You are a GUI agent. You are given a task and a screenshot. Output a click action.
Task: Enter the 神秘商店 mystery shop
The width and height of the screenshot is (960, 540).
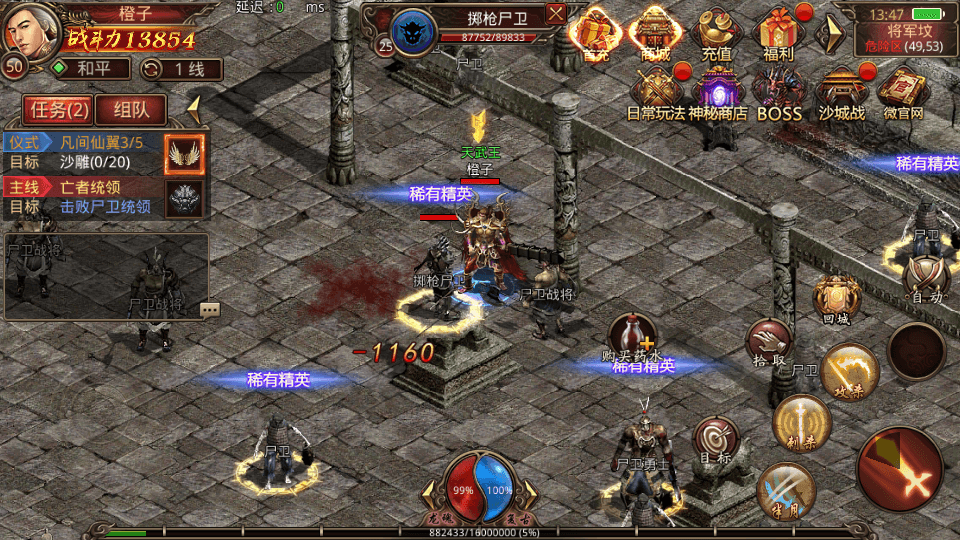coord(717,92)
